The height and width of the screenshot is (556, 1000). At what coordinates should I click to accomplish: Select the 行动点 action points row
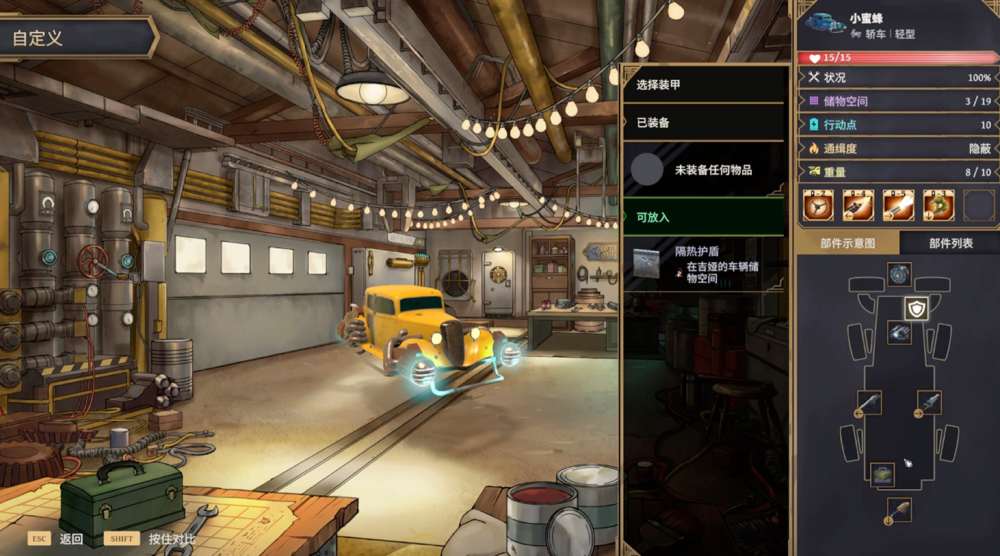[x=897, y=125]
